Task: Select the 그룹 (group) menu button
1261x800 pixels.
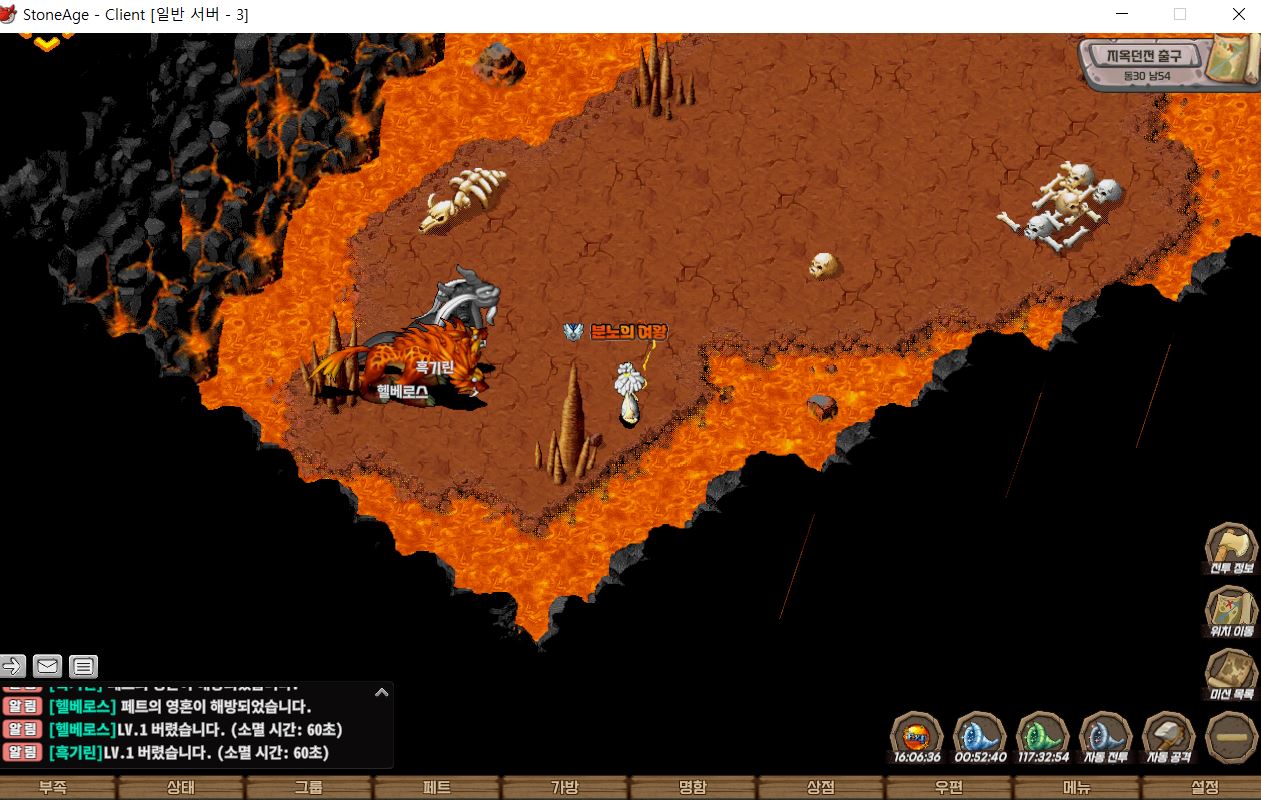Action: (x=309, y=788)
